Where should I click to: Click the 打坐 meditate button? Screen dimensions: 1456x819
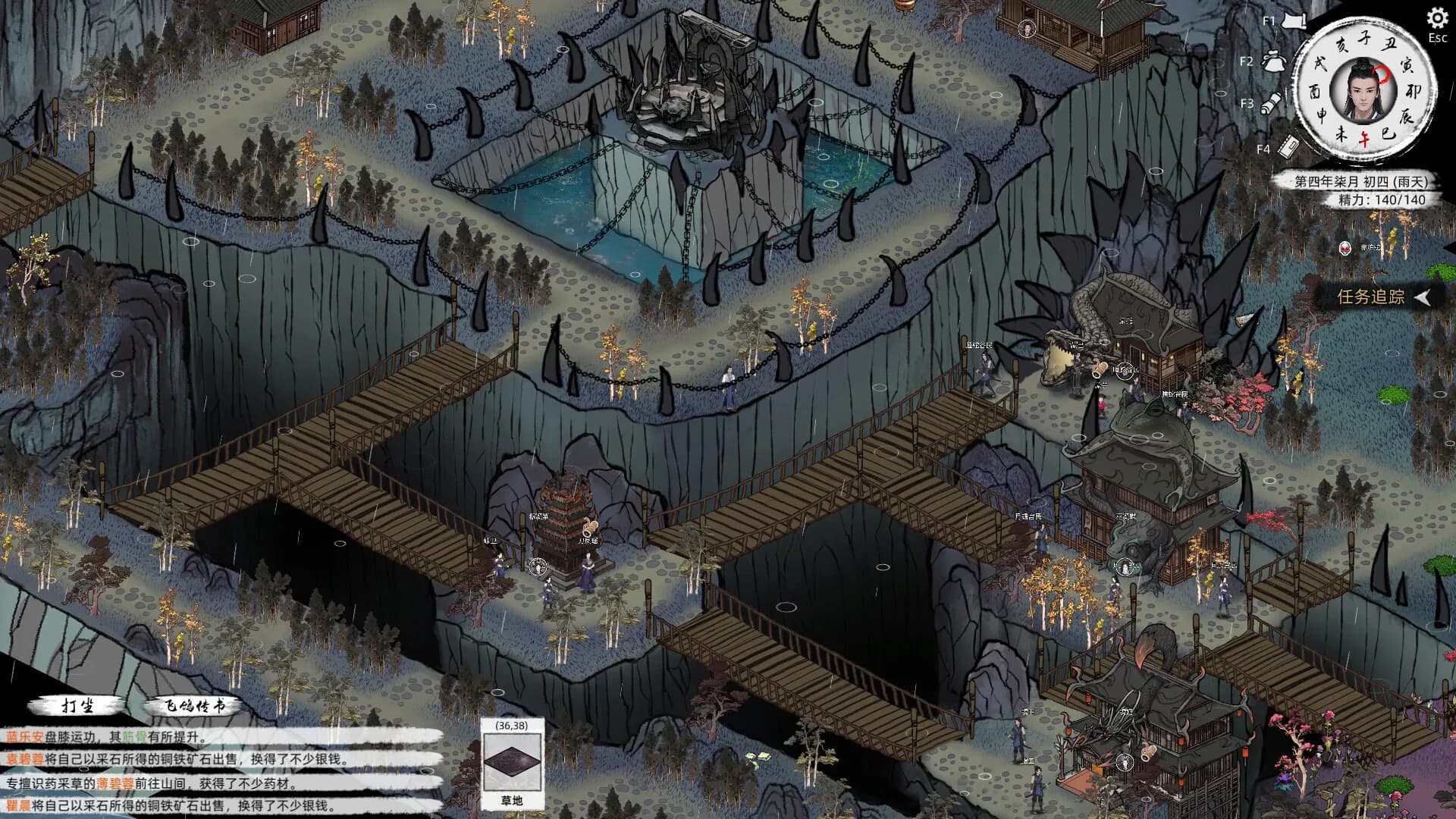click(77, 706)
